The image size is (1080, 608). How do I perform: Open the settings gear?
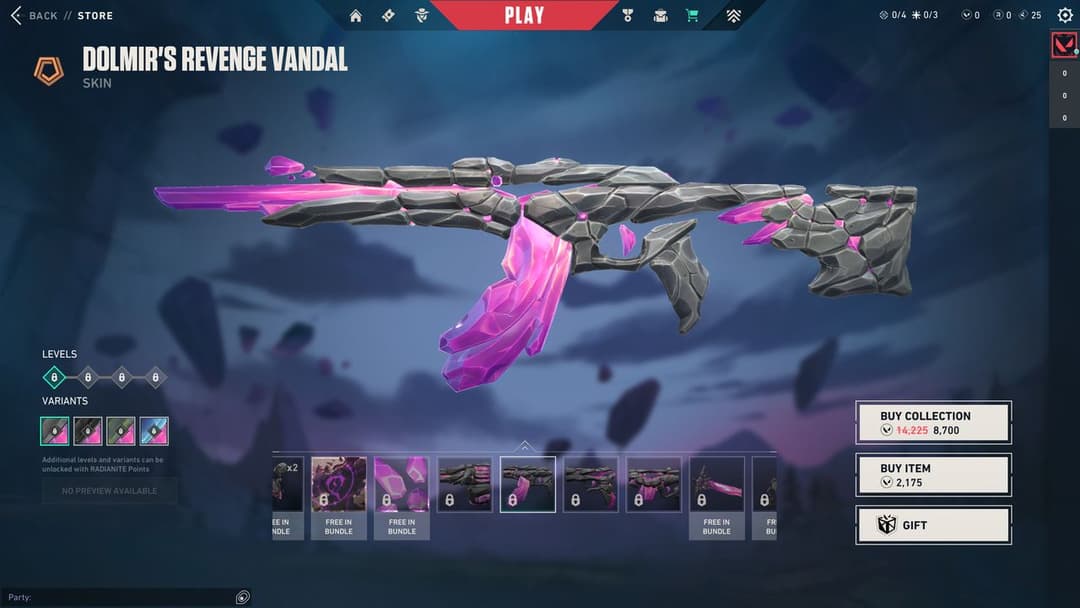pyautogui.click(x=1064, y=15)
